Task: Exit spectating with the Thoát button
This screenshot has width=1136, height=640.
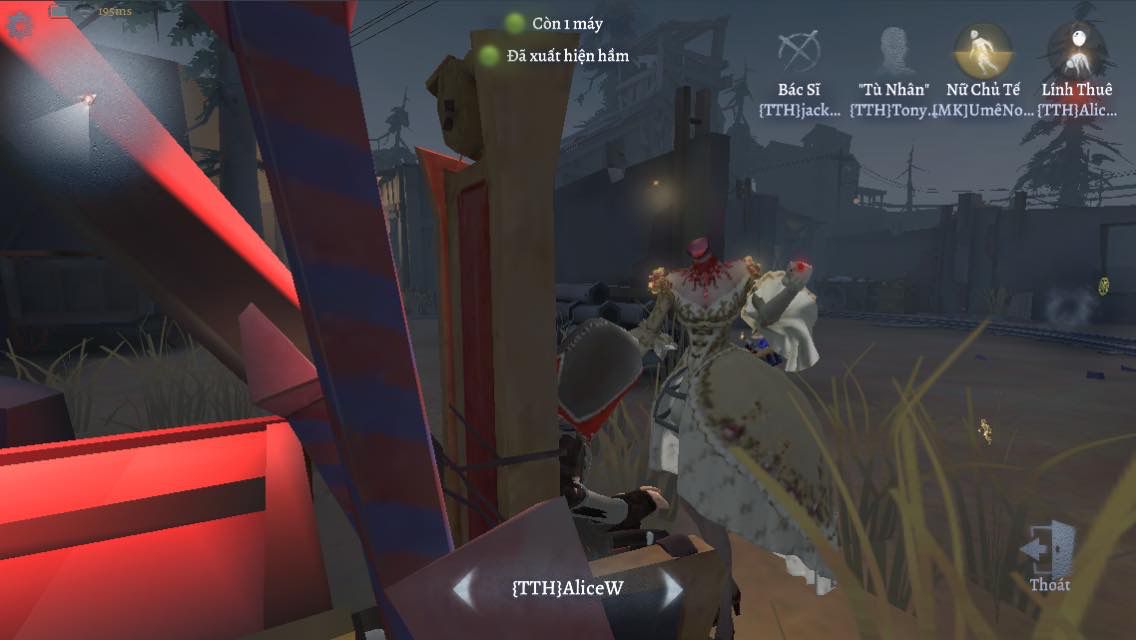Action: point(1049,556)
